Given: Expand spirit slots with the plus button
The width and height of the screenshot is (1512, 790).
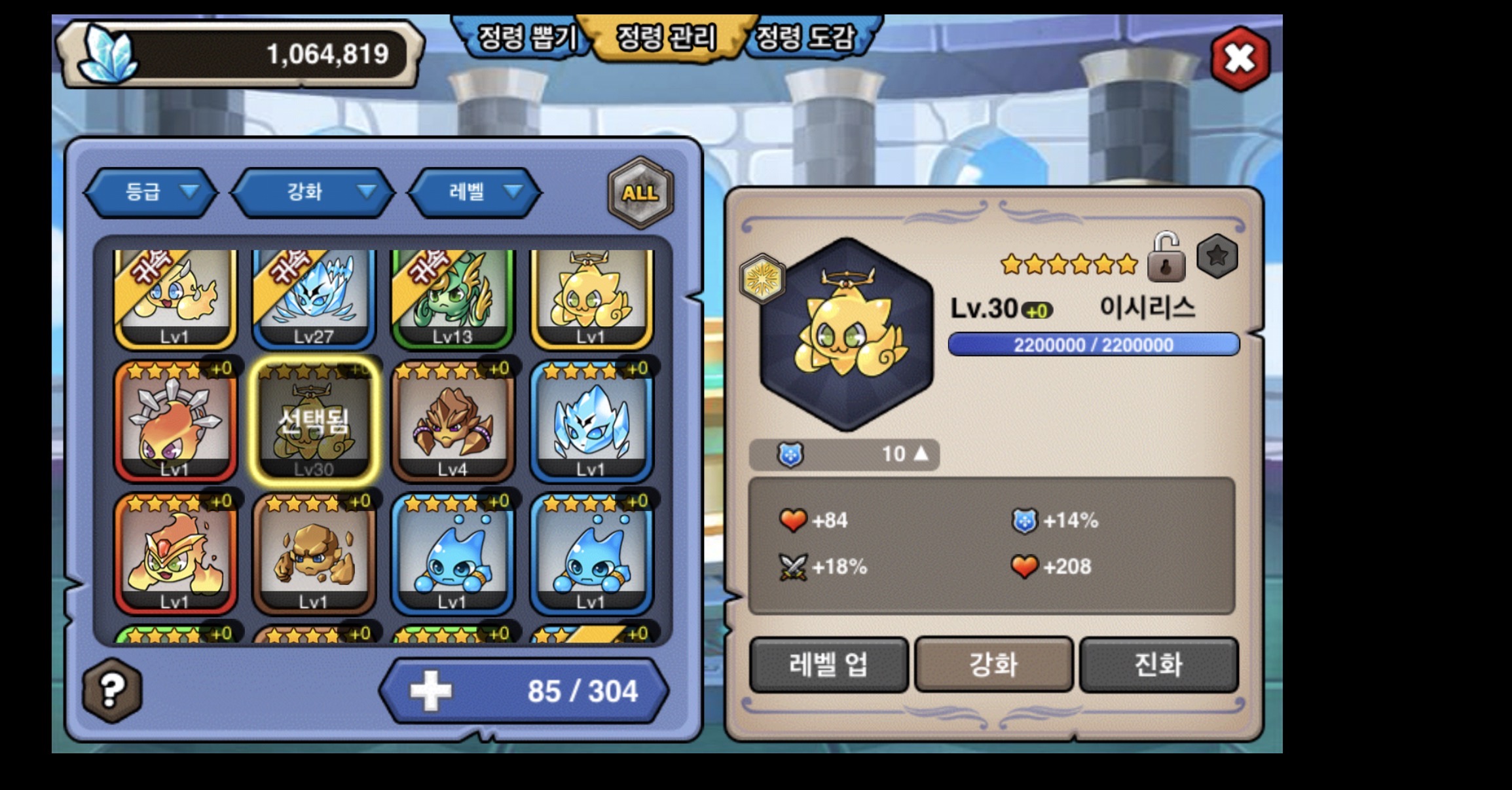Looking at the screenshot, I should (x=430, y=691).
